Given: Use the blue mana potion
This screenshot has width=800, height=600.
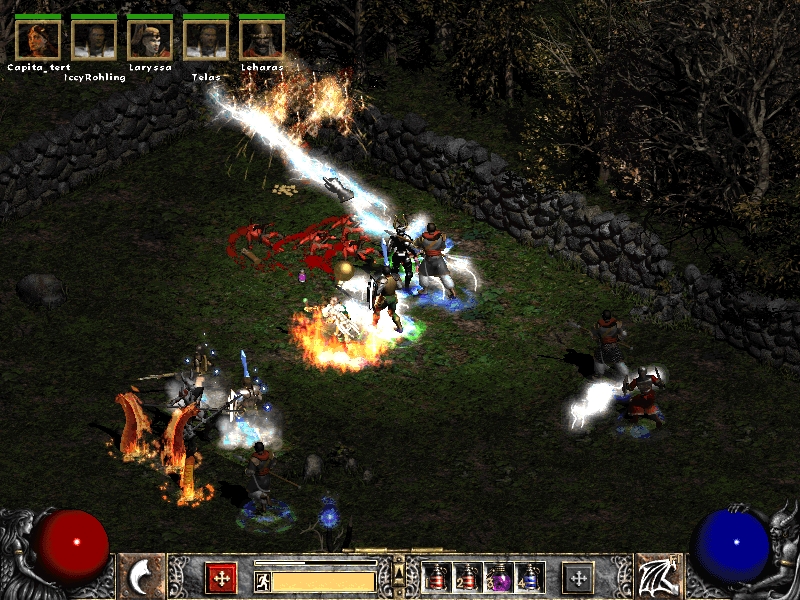Looking at the screenshot, I should 529,577.
